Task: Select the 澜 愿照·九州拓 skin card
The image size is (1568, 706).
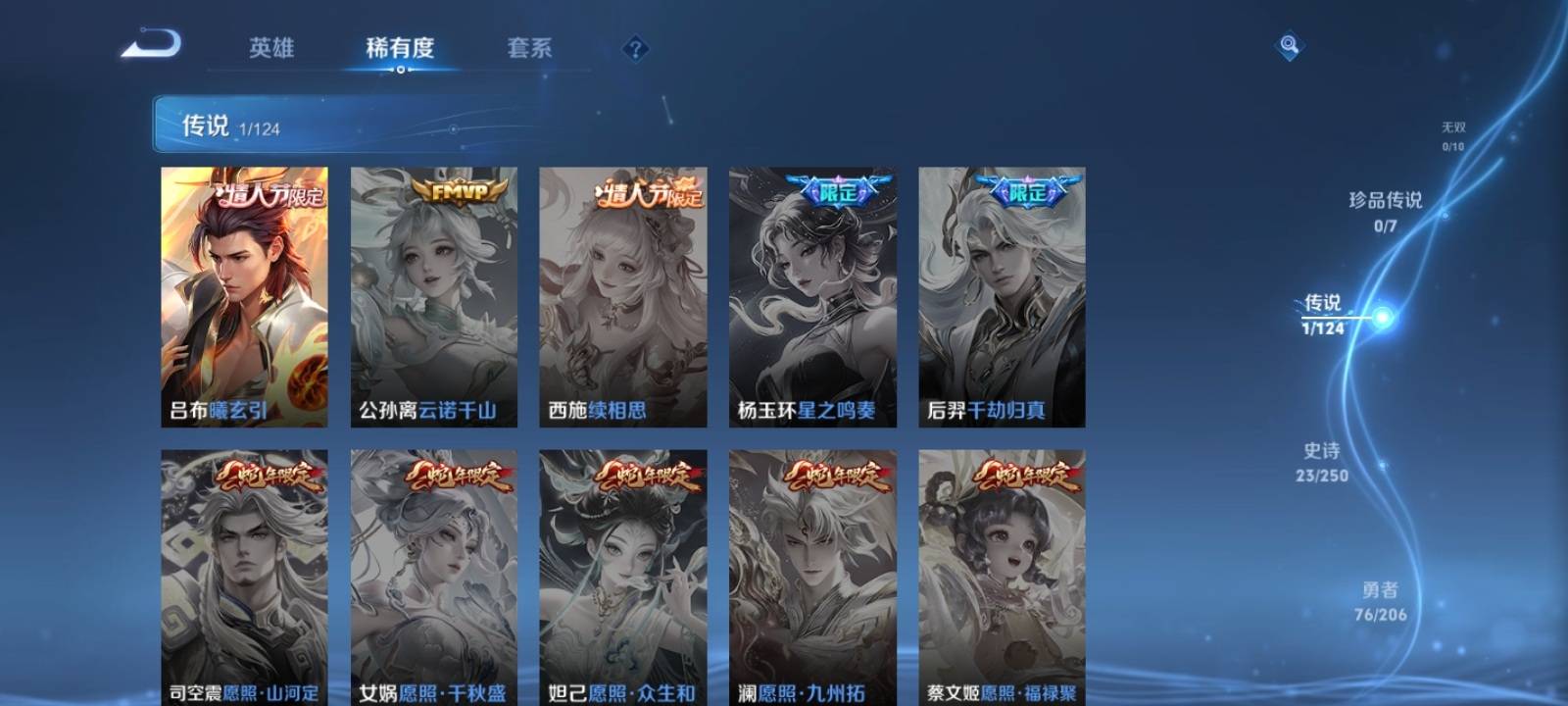Action: click(812, 577)
